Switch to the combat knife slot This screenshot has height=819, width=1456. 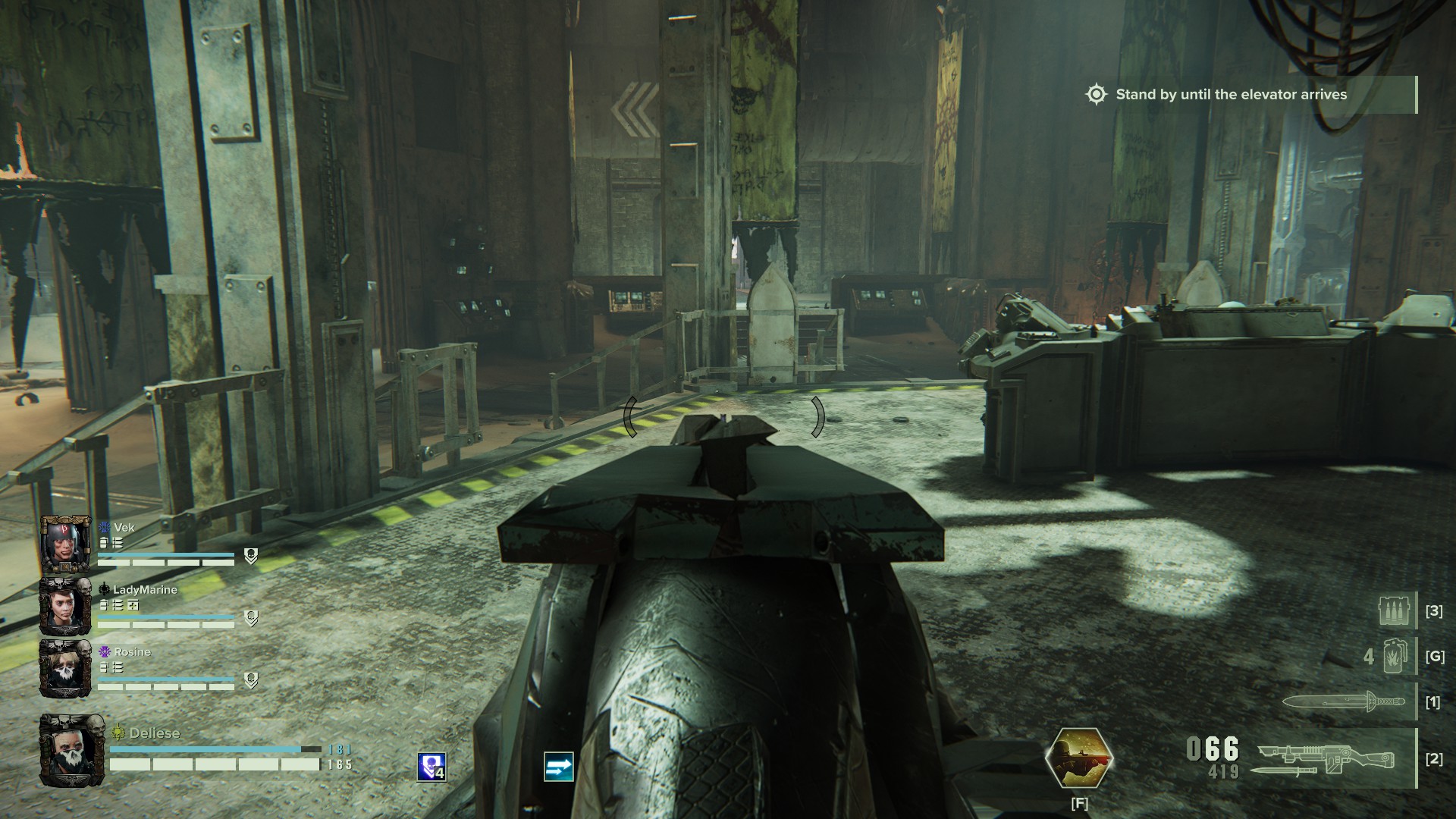tap(1340, 701)
